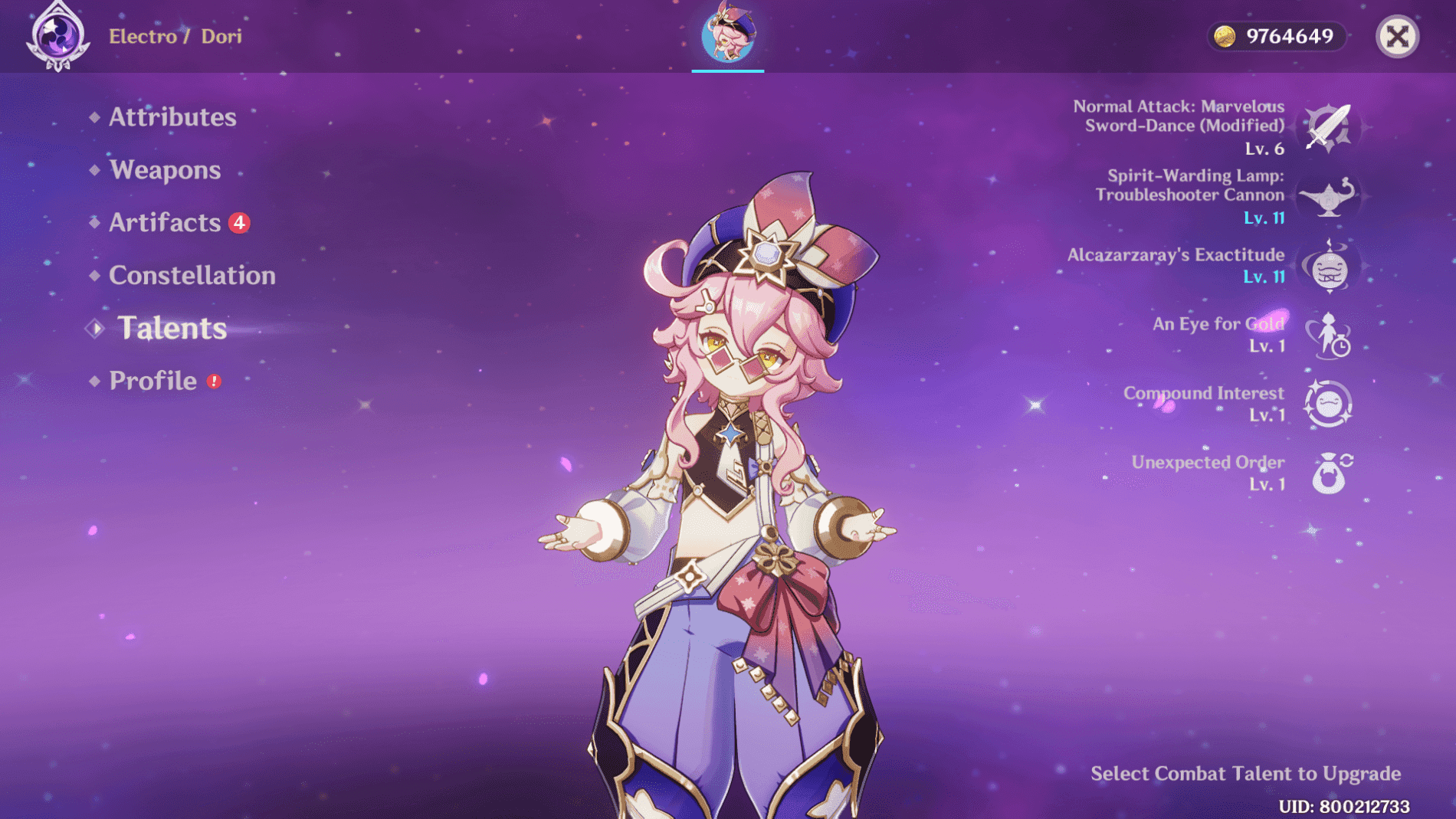Select Dori's portrait in the top bar

[x=727, y=34]
